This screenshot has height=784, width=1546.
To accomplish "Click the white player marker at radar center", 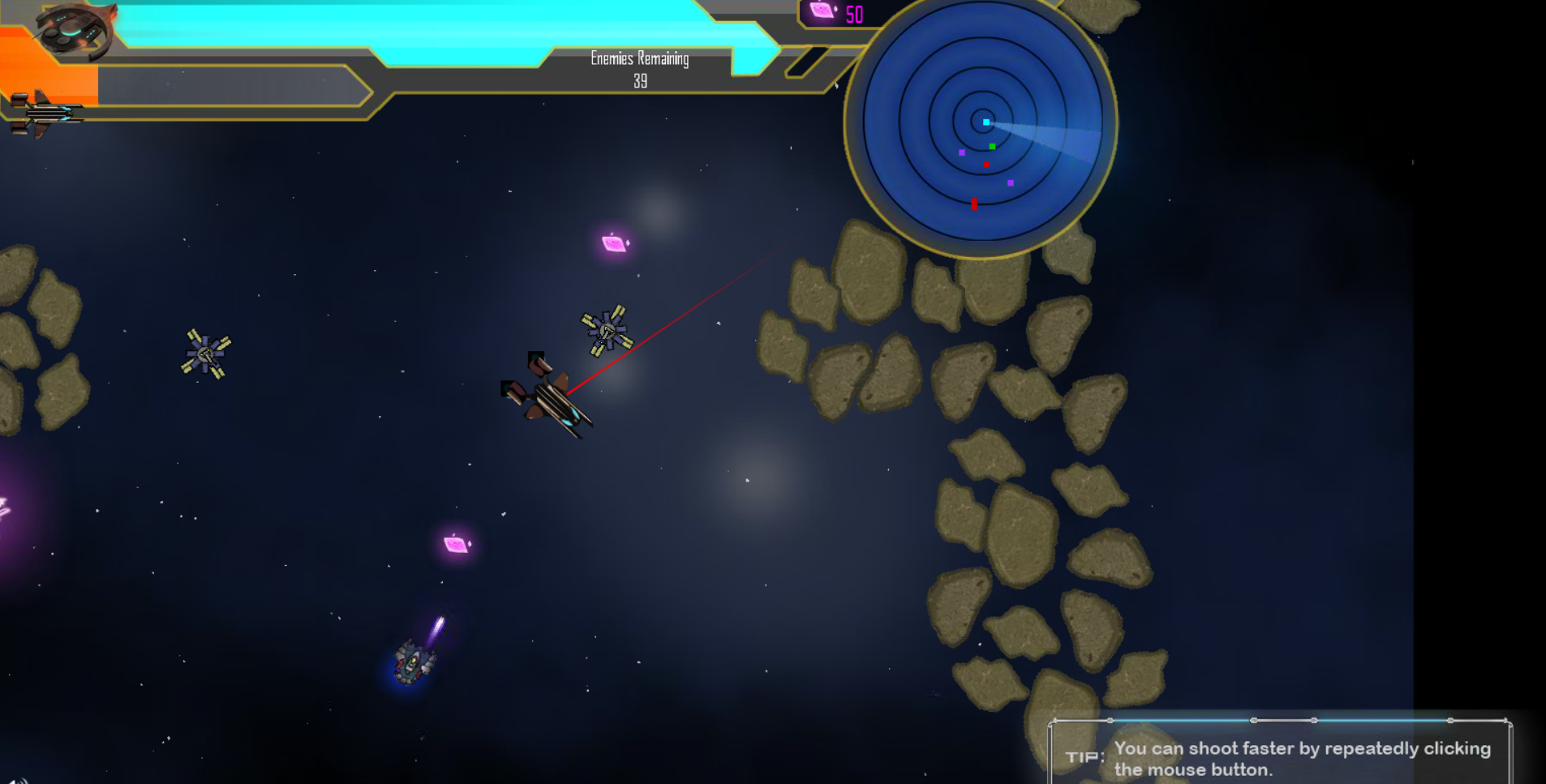I will (x=986, y=120).
